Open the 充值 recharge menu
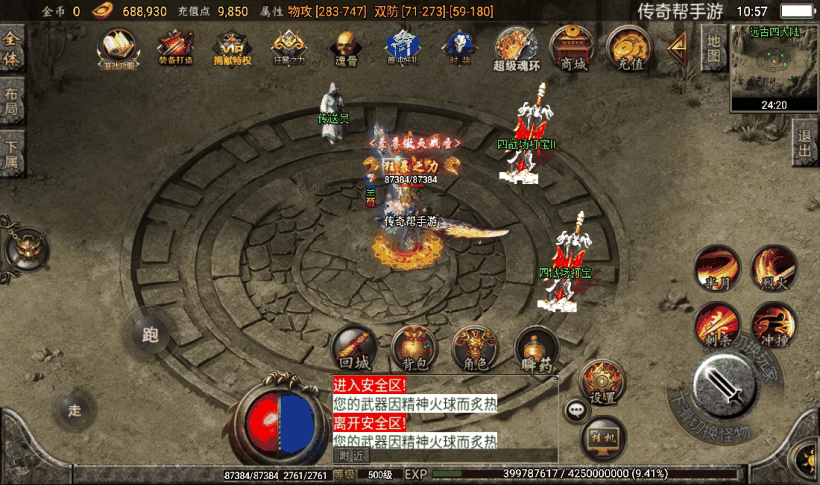This screenshot has height=485, width=820. tap(630, 47)
